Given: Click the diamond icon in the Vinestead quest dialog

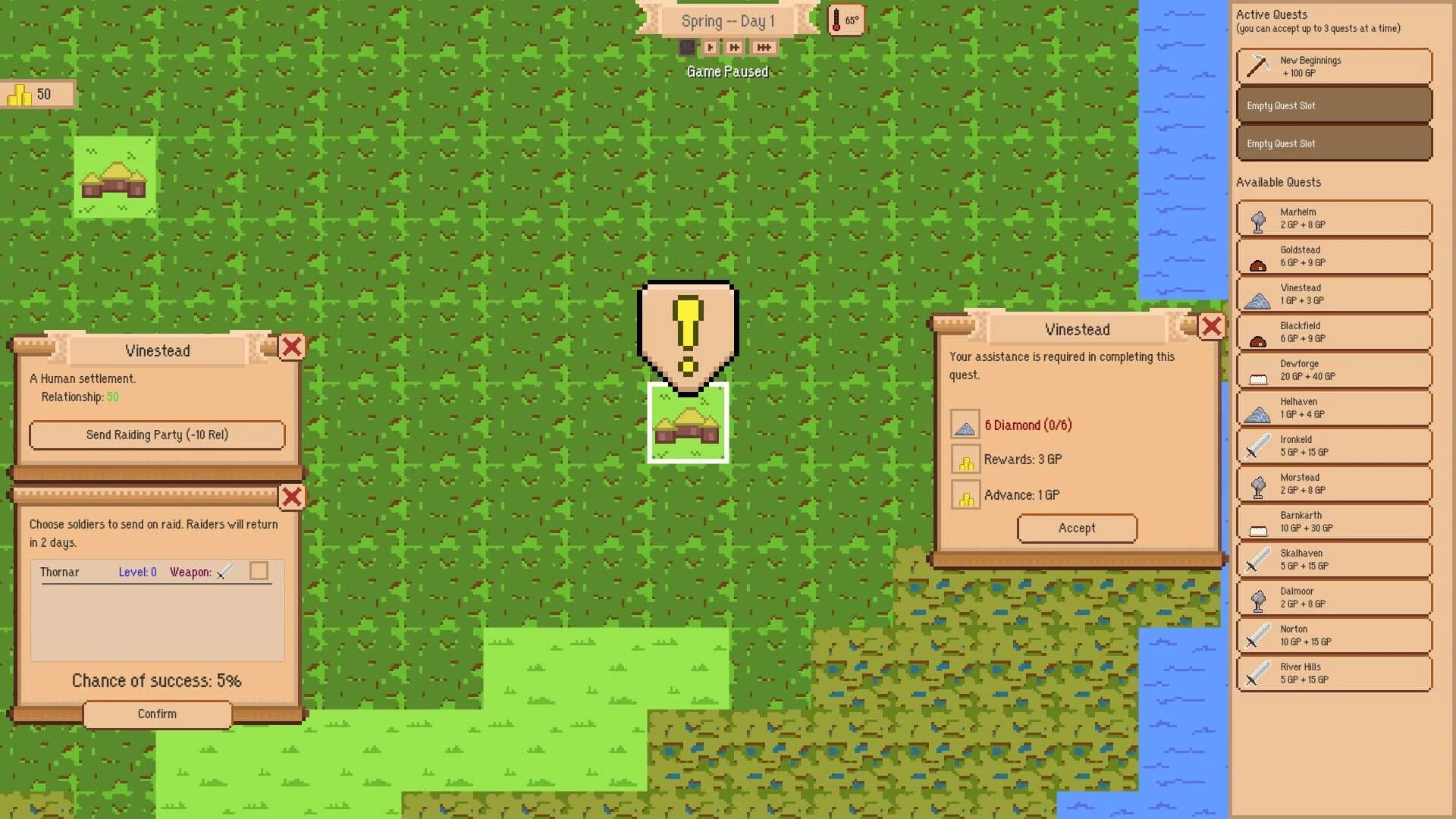Looking at the screenshot, I should pos(965,425).
